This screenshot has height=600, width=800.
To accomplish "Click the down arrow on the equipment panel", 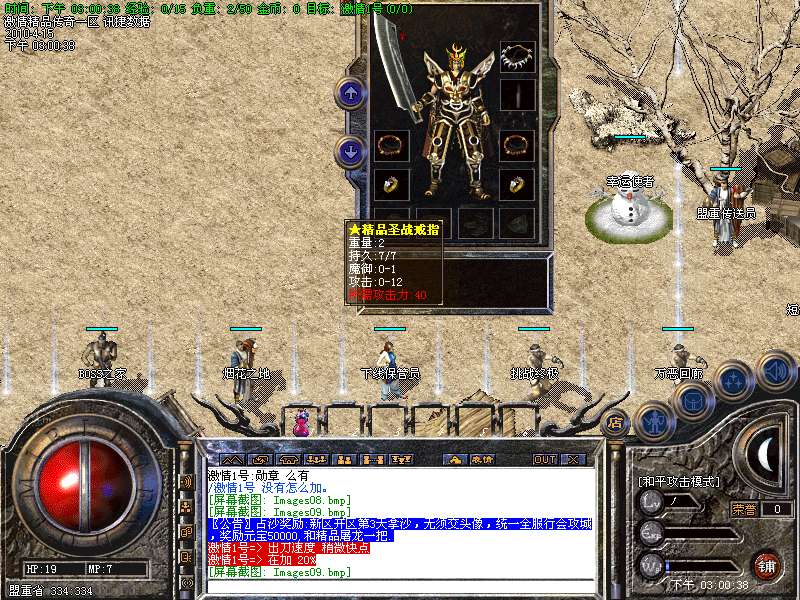I will click(x=350, y=152).
